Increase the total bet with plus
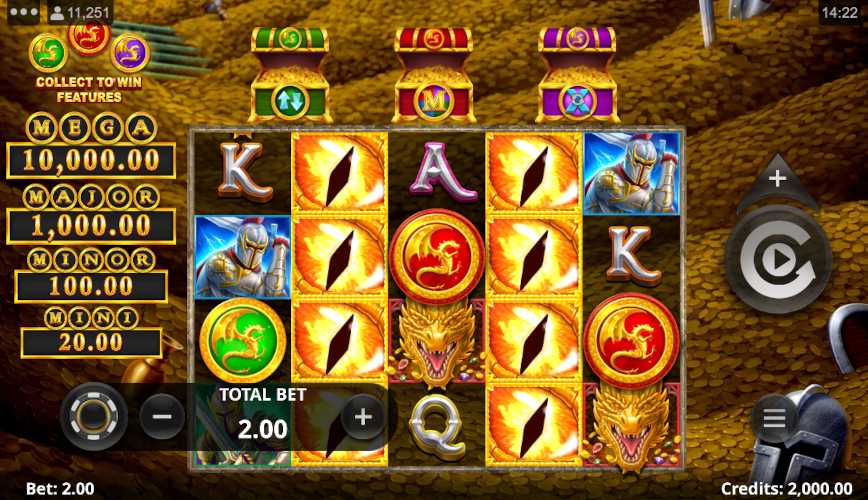The height and width of the screenshot is (500, 868). point(363,416)
